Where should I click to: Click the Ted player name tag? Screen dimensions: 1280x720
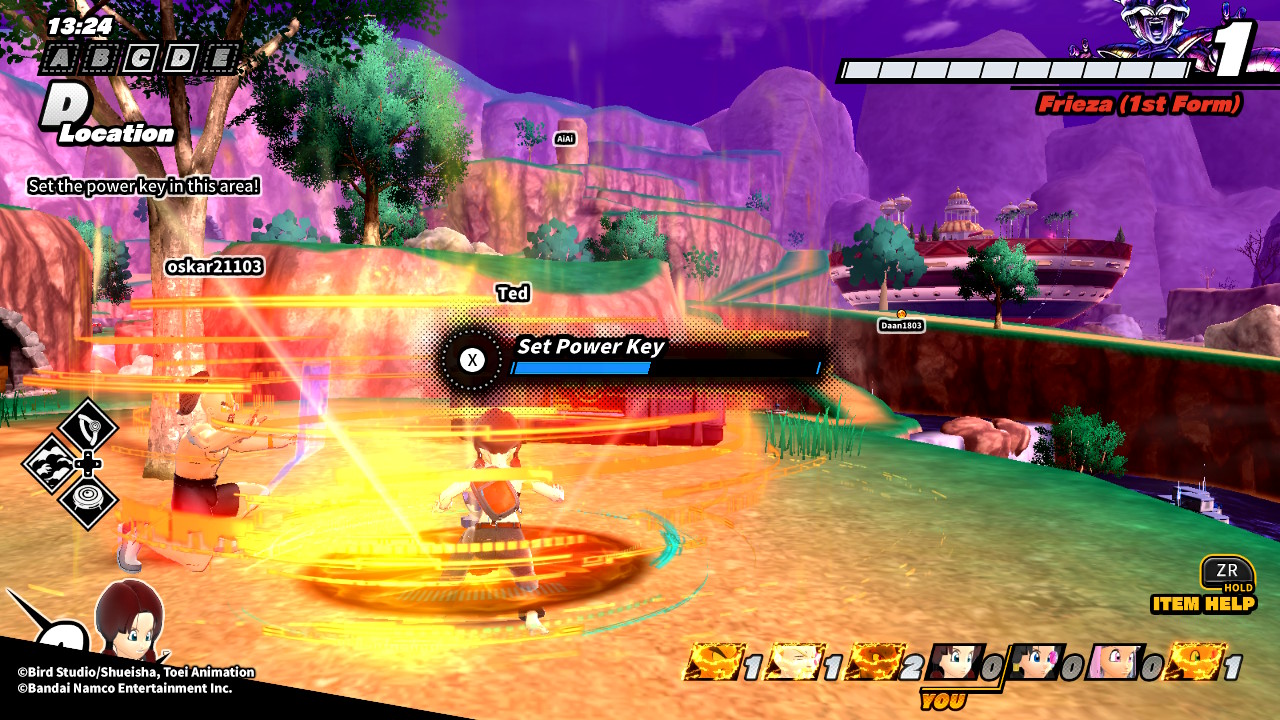(512, 293)
